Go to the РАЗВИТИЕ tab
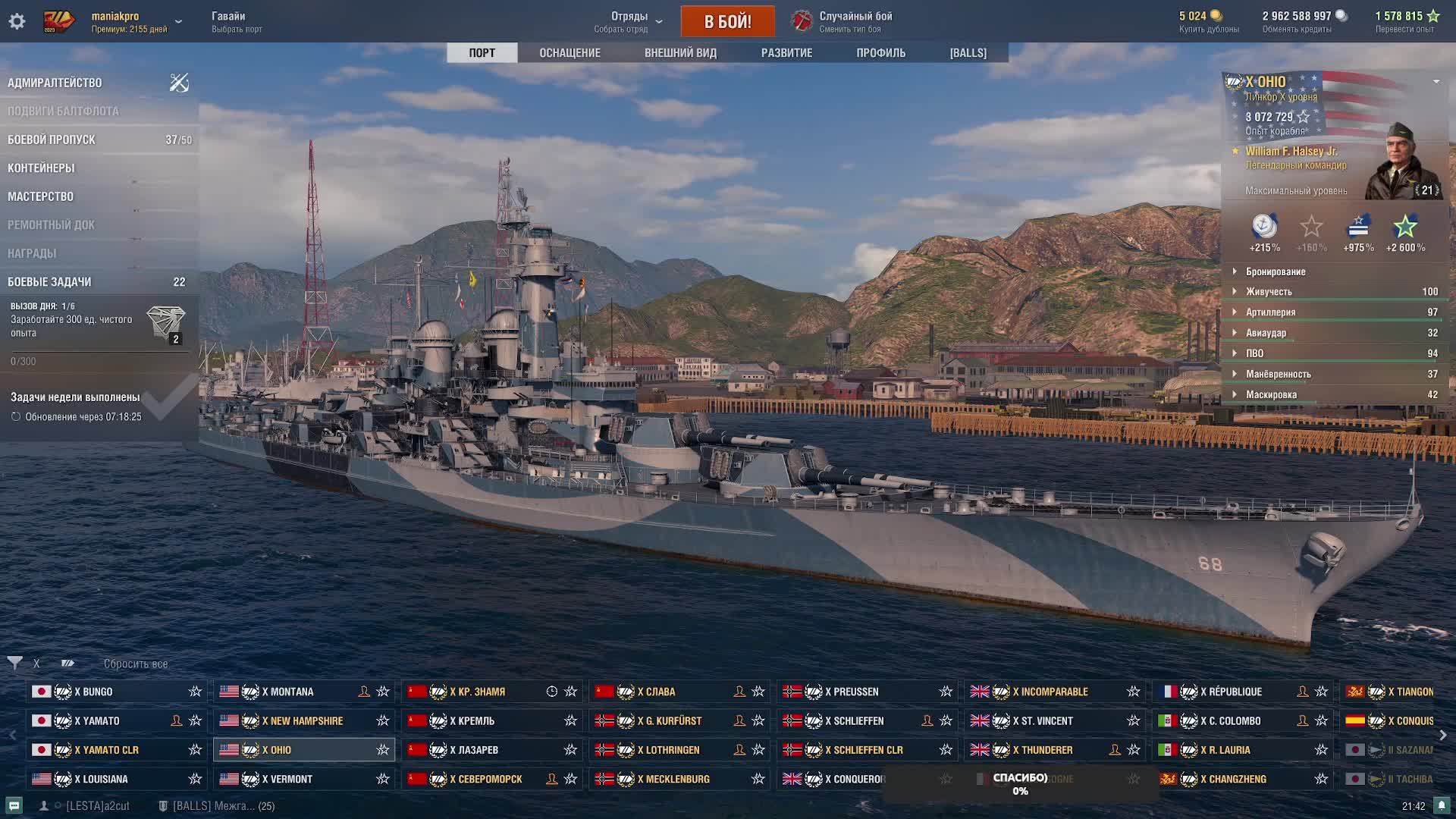This screenshot has width=1456, height=819. (x=786, y=53)
